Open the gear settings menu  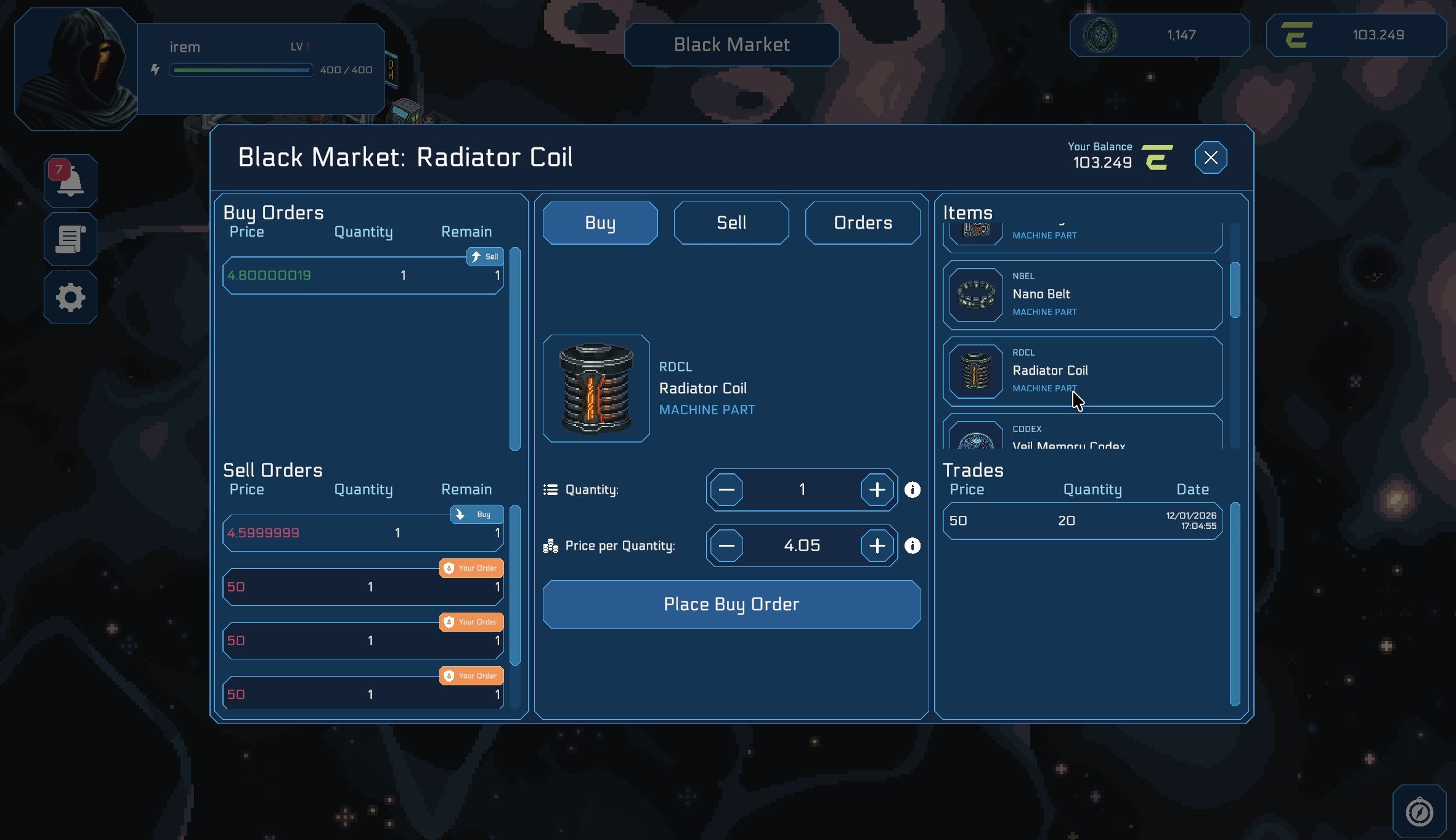point(70,298)
